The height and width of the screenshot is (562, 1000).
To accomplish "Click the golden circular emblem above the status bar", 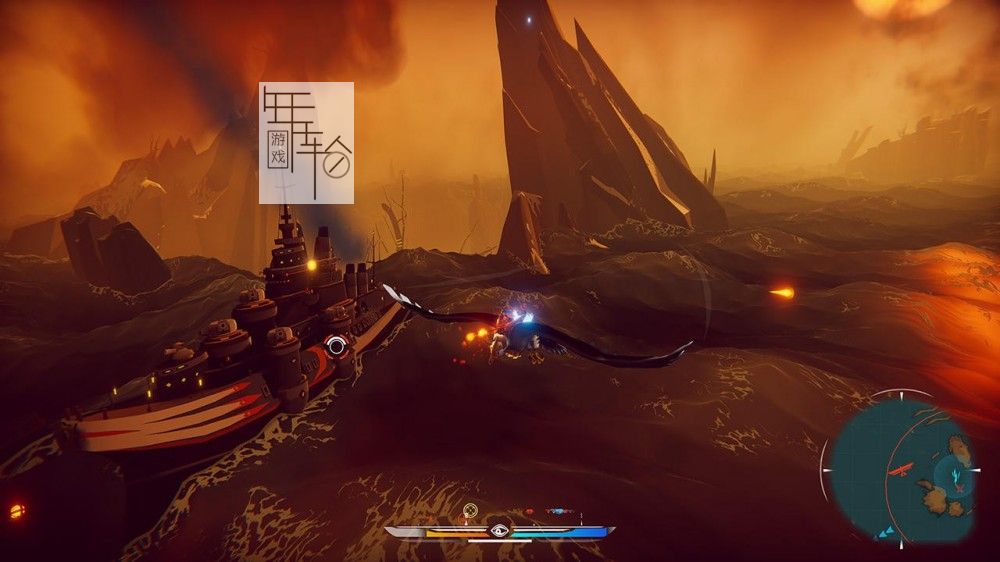I will (470, 511).
